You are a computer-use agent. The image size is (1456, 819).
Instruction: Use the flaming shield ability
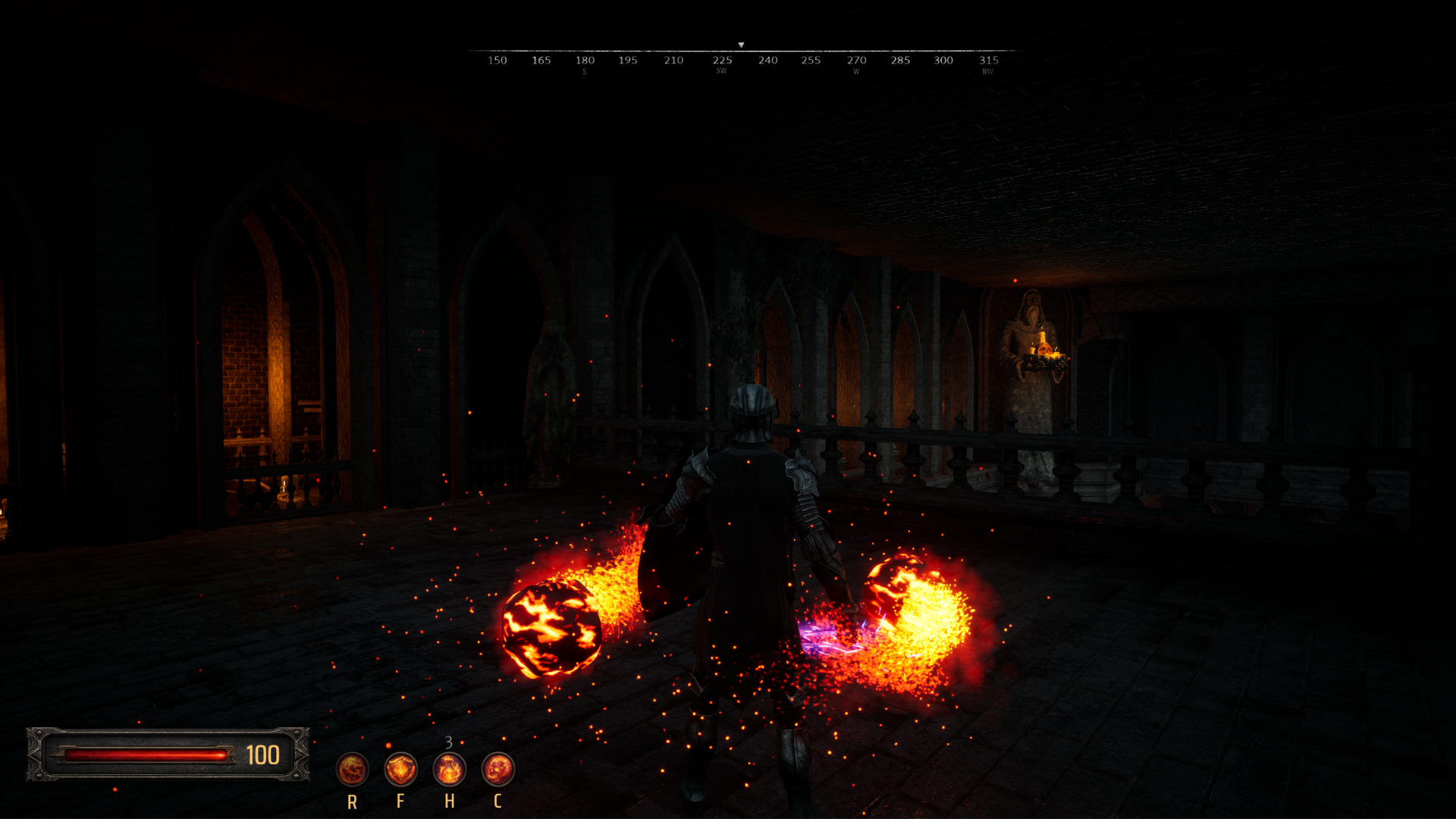pos(400,770)
